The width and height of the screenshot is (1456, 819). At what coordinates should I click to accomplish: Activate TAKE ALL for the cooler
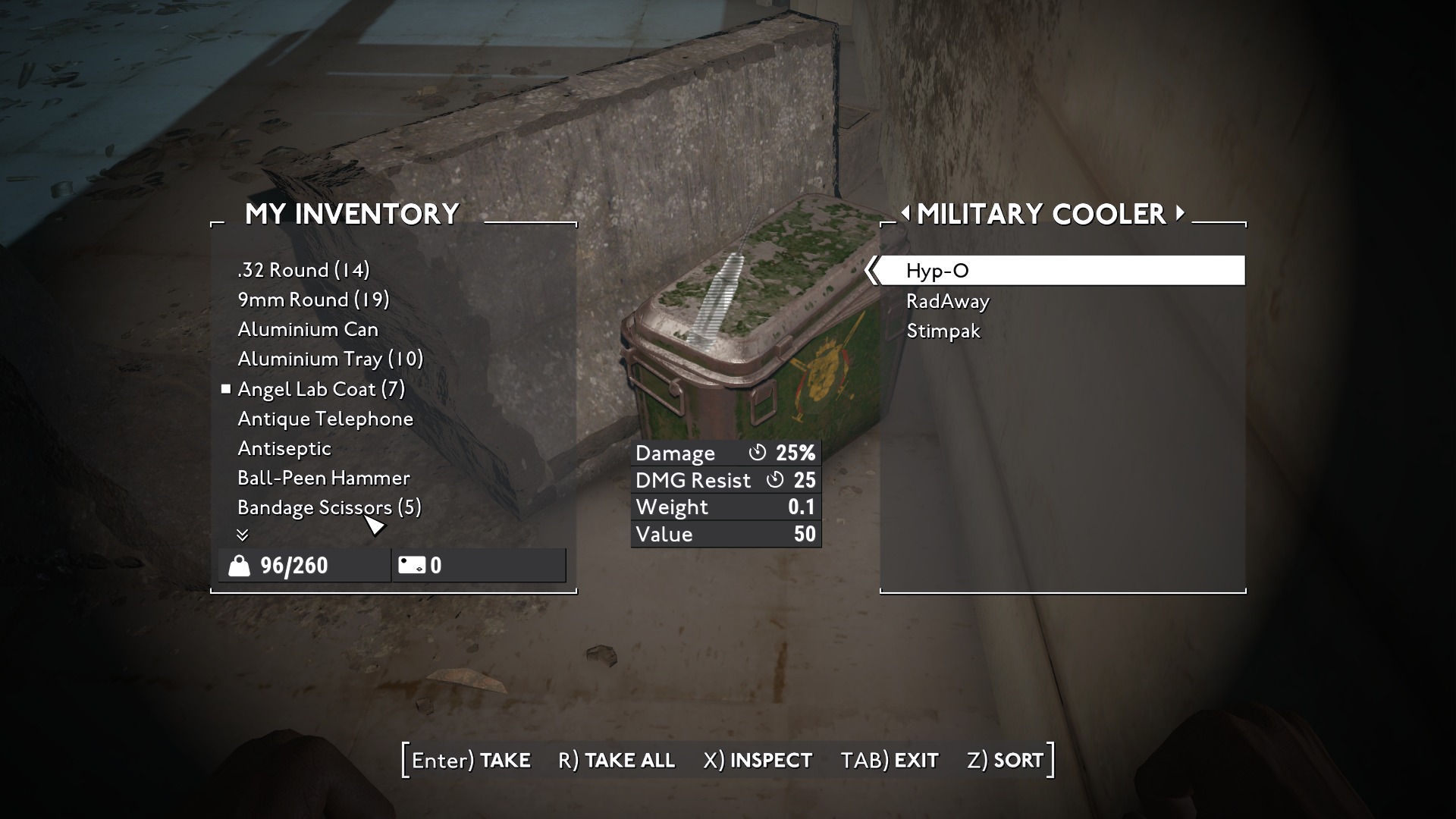point(616,760)
